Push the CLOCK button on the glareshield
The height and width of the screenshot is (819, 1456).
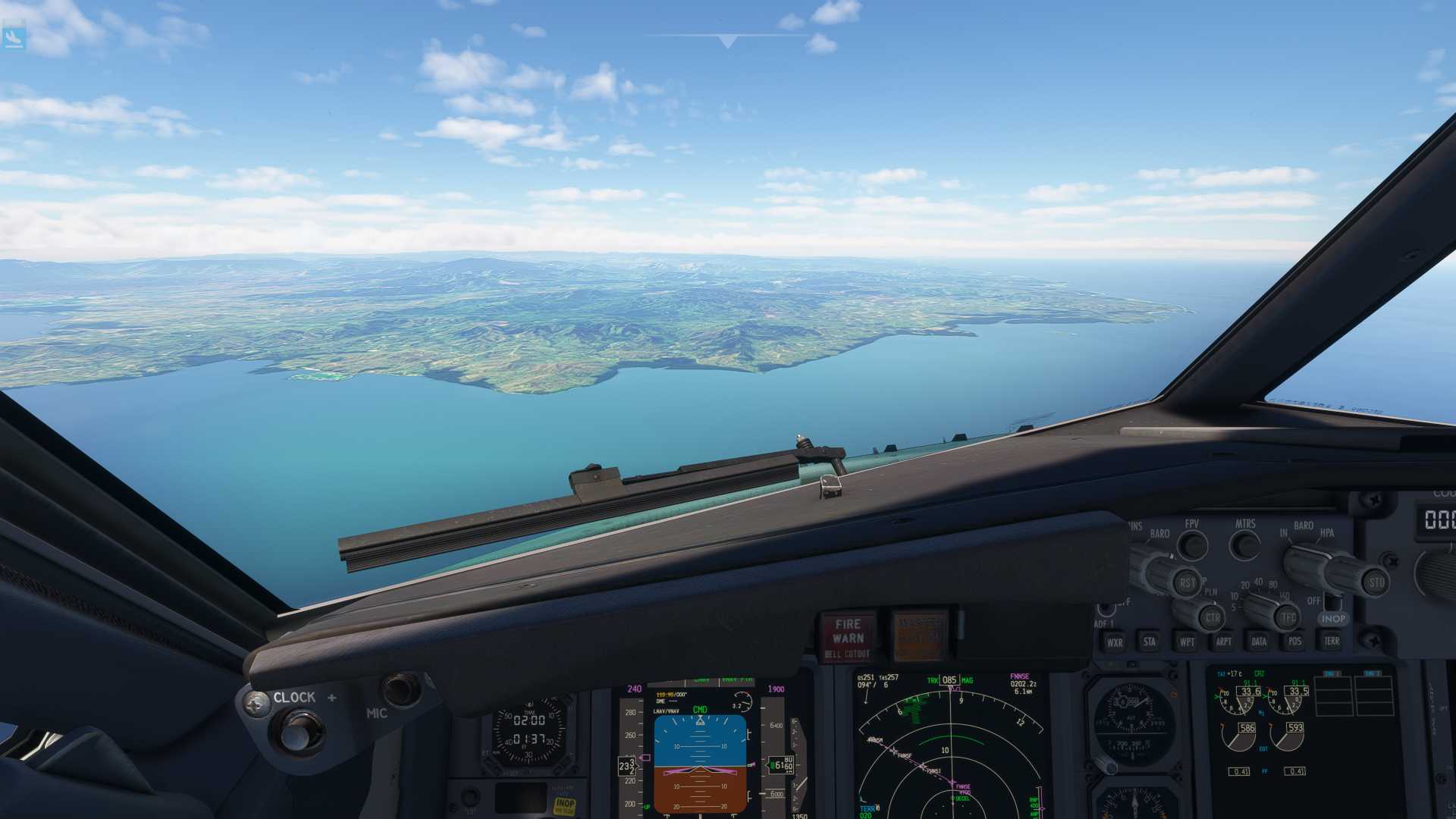(297, 732)
